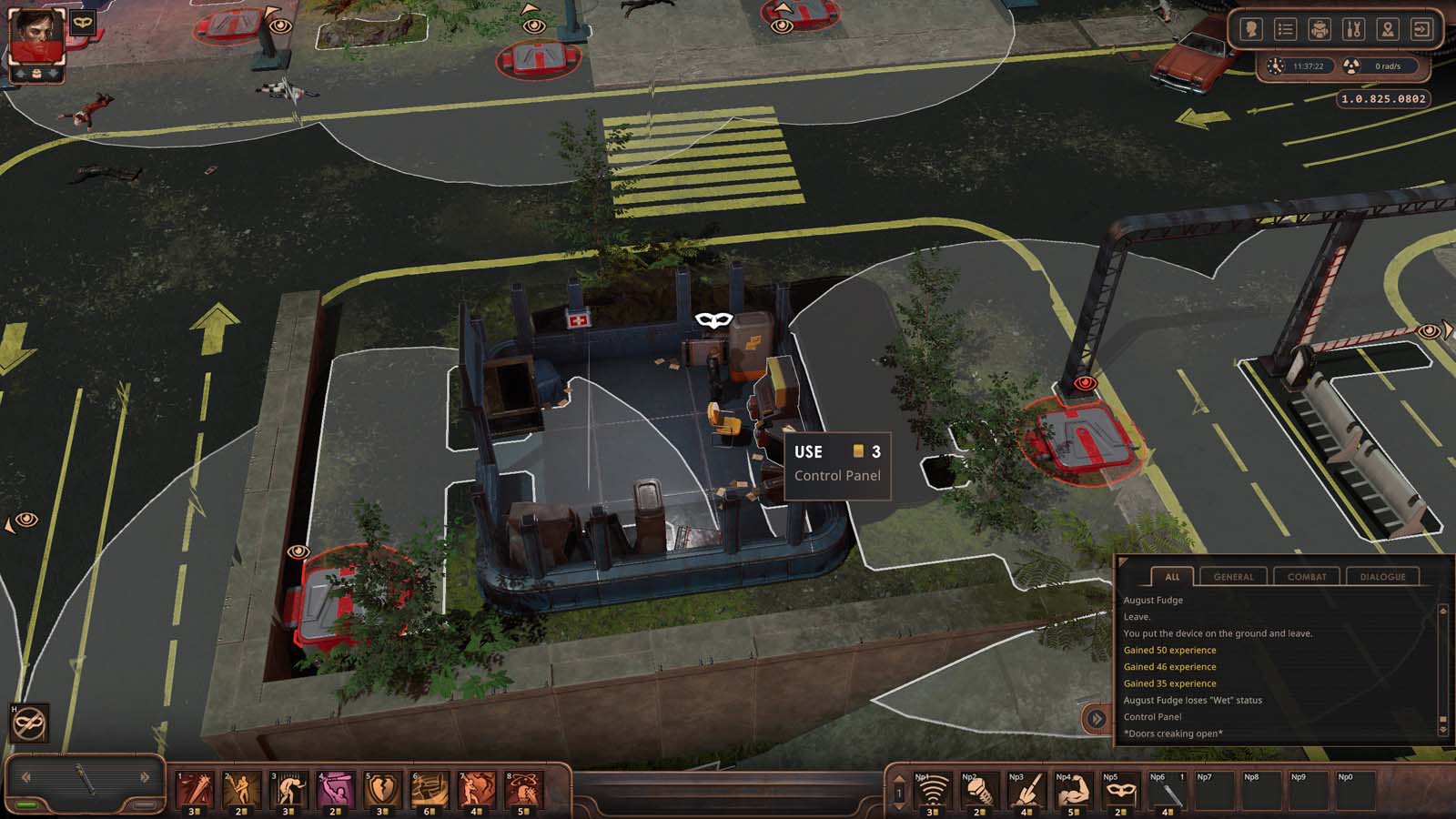The image size is (1456, 819).
Task: Open the quest journal list icon
Action: click(1285, 29)
